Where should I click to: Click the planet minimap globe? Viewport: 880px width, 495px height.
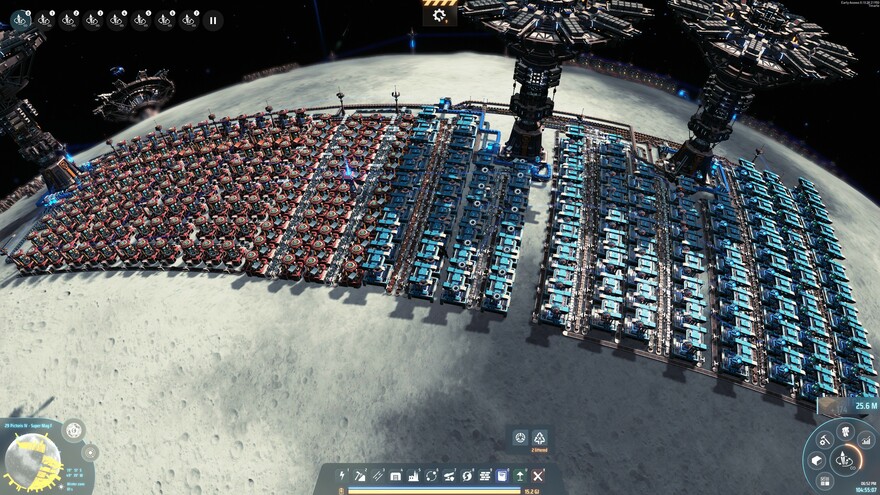[33, 461]
